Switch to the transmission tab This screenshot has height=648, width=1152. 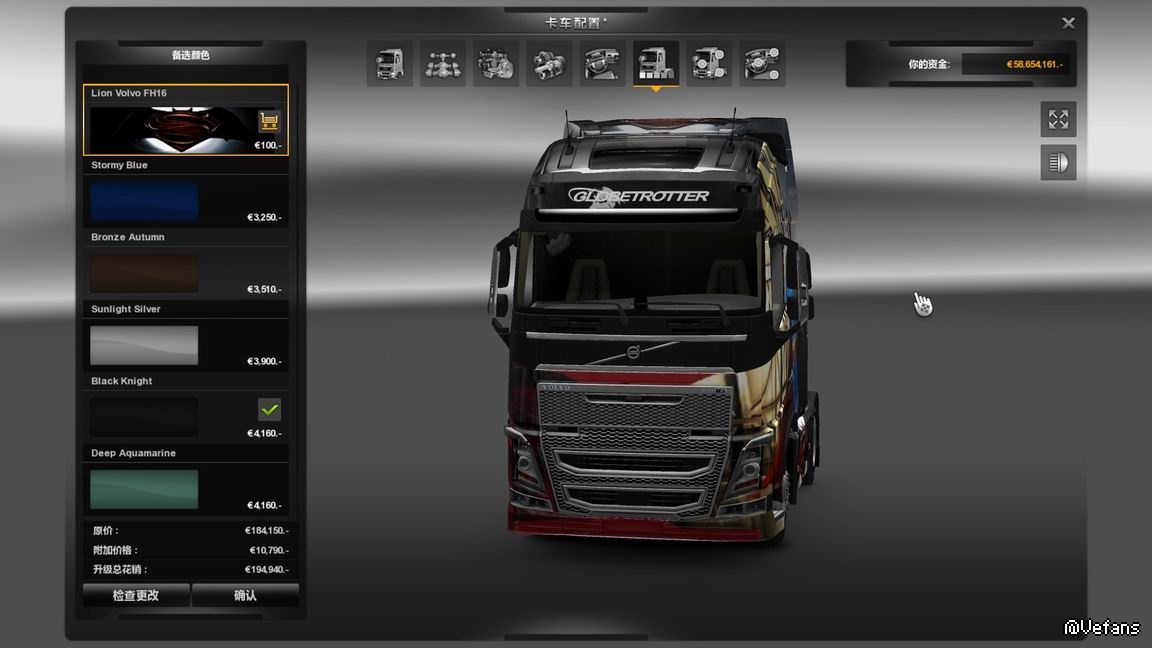549,64
